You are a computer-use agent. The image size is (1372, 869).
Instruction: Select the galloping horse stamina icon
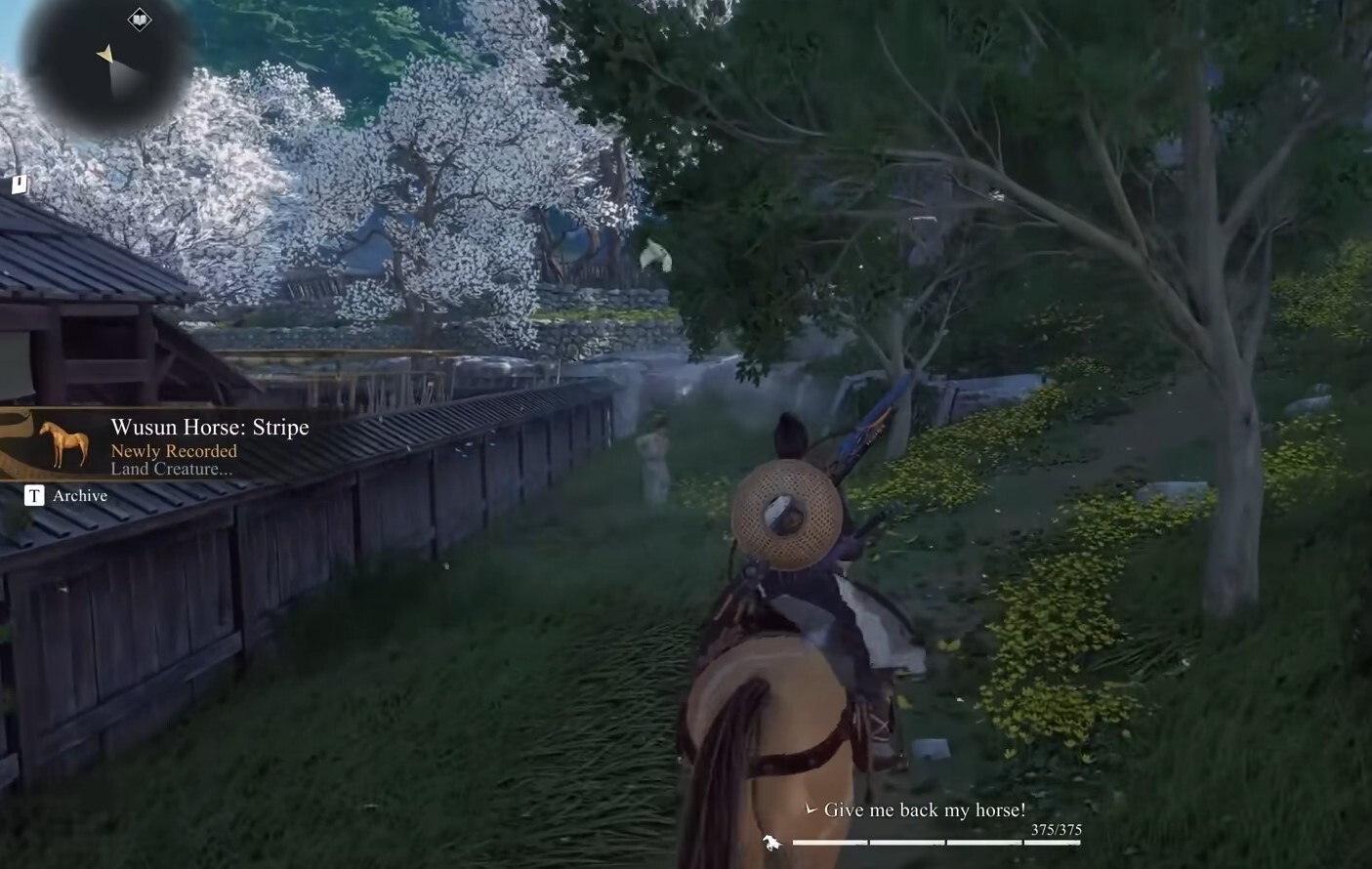tap(770, 842)
